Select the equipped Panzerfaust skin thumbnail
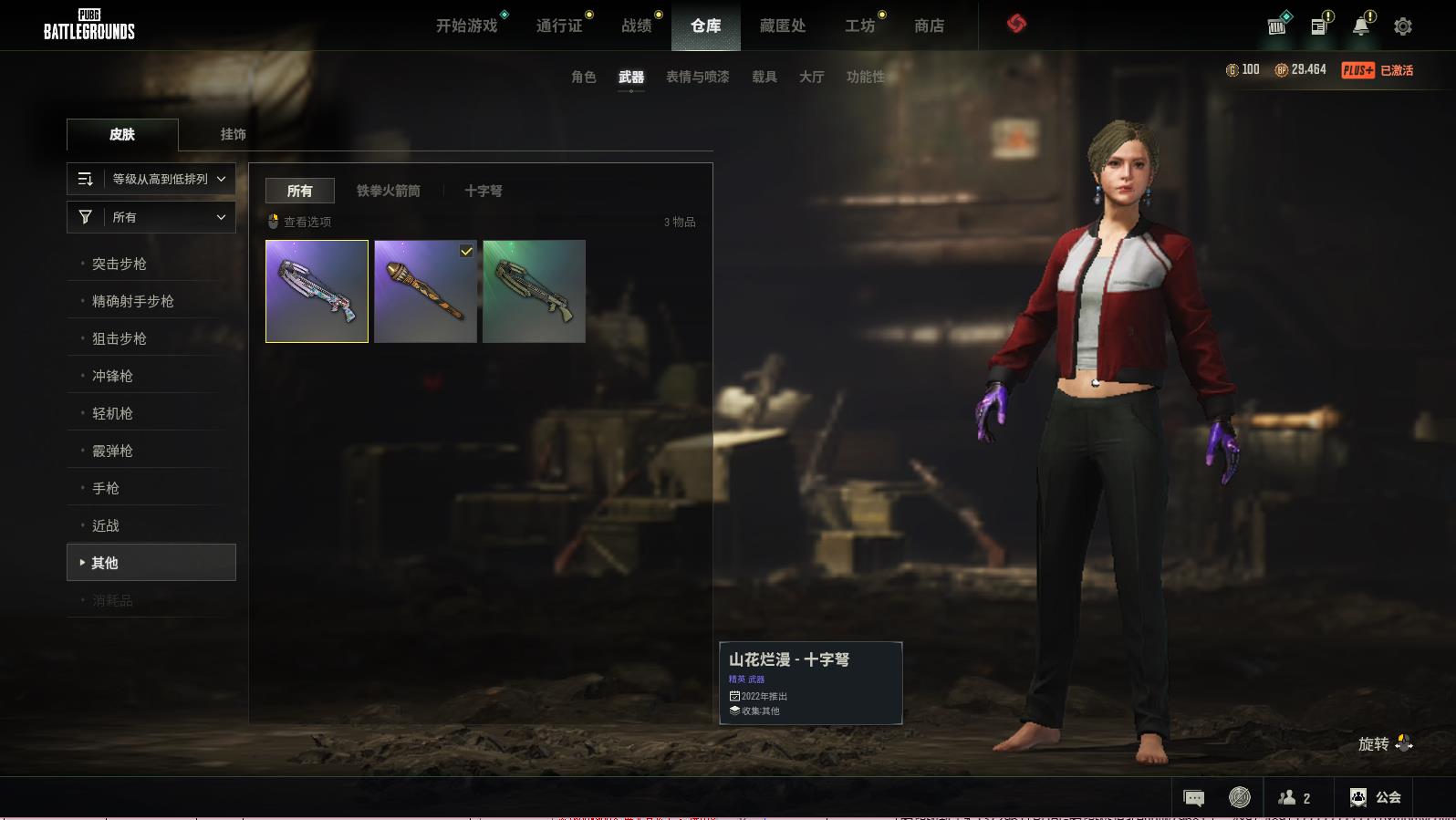The height and width of the screenshot is (820, 1456). (425, 292)
